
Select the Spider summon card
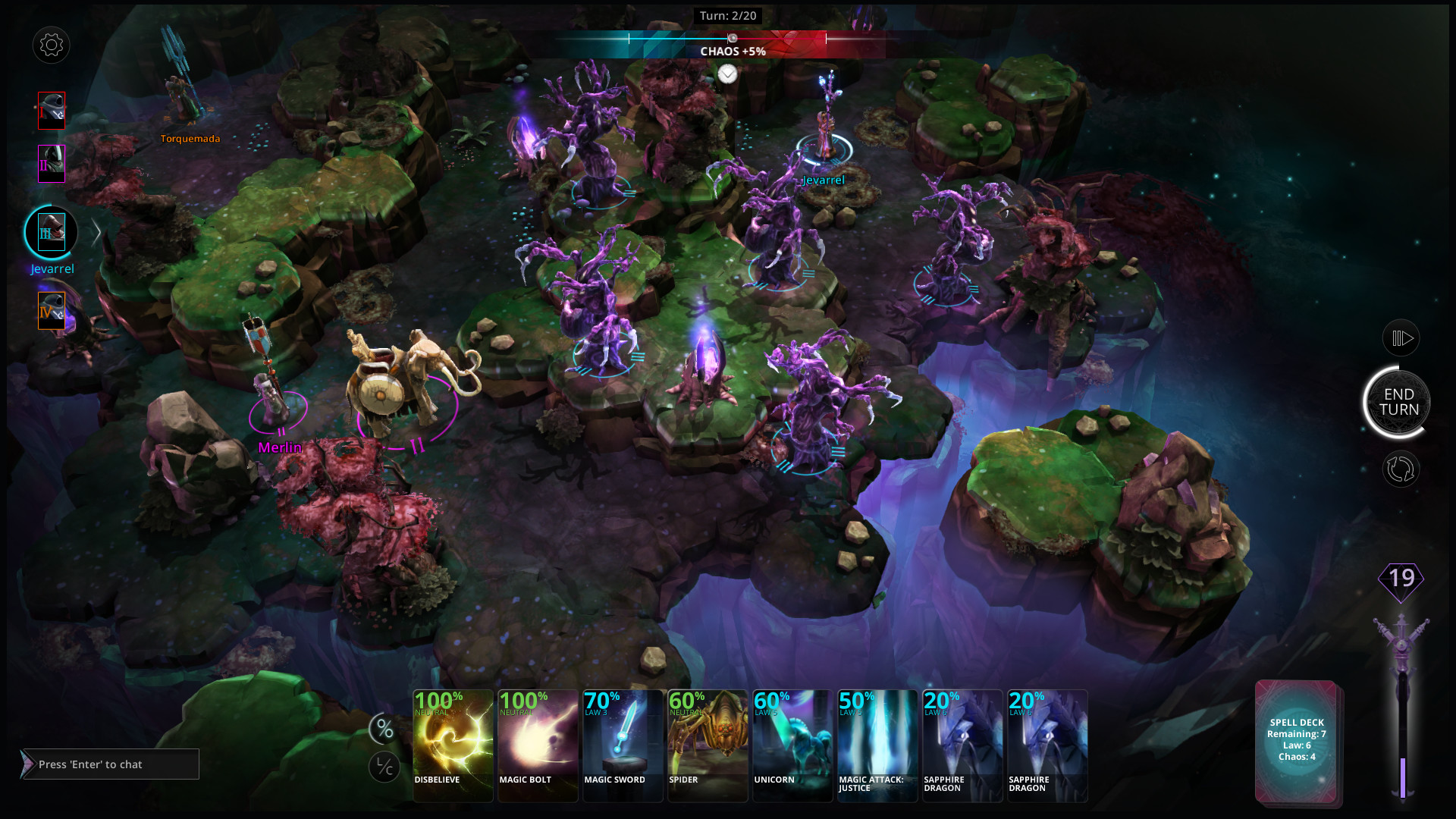[x=708, y=745]
